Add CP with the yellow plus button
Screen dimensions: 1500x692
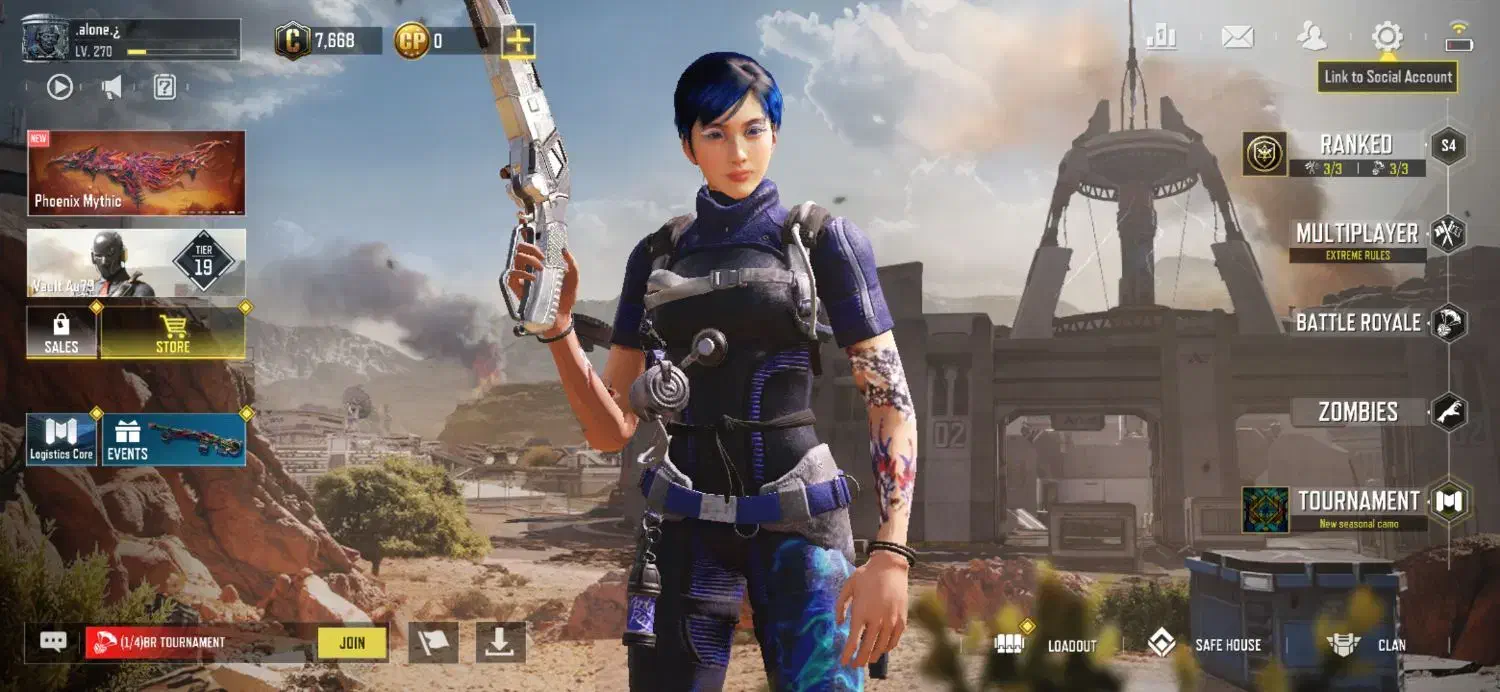(x=518, y=41)
